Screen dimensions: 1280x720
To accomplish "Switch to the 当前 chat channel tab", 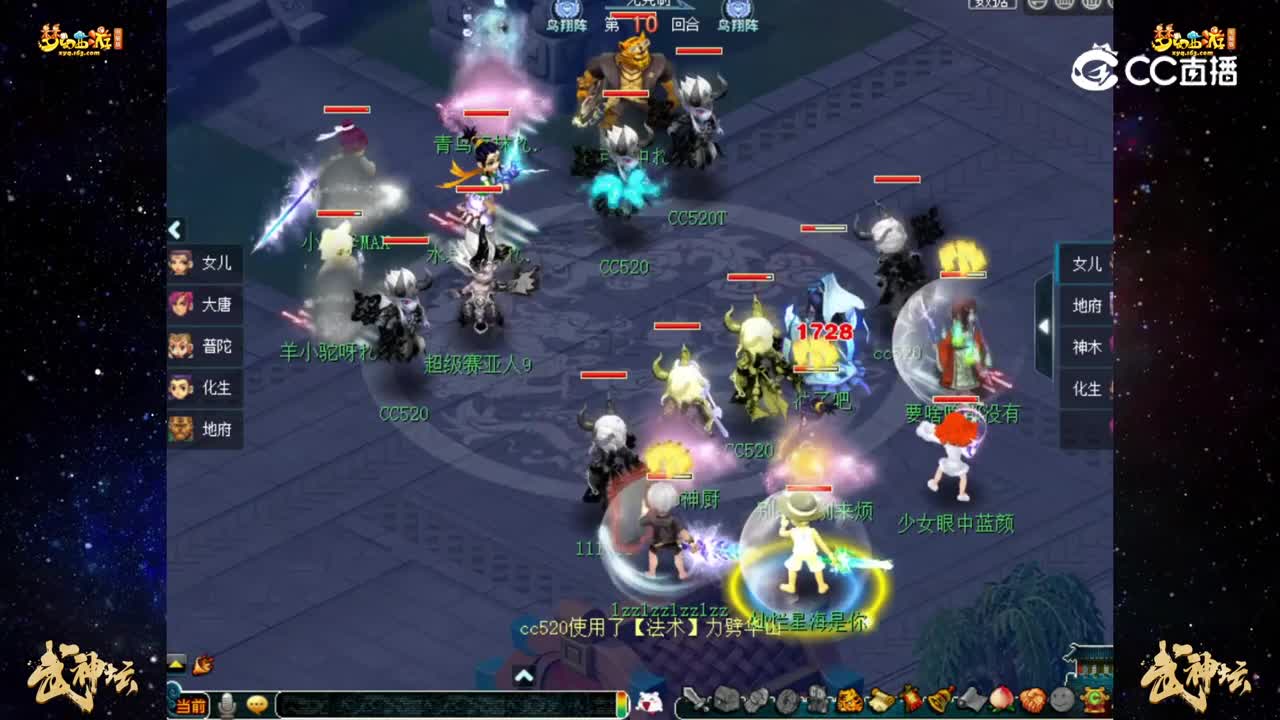I will (x=191, y=706).
